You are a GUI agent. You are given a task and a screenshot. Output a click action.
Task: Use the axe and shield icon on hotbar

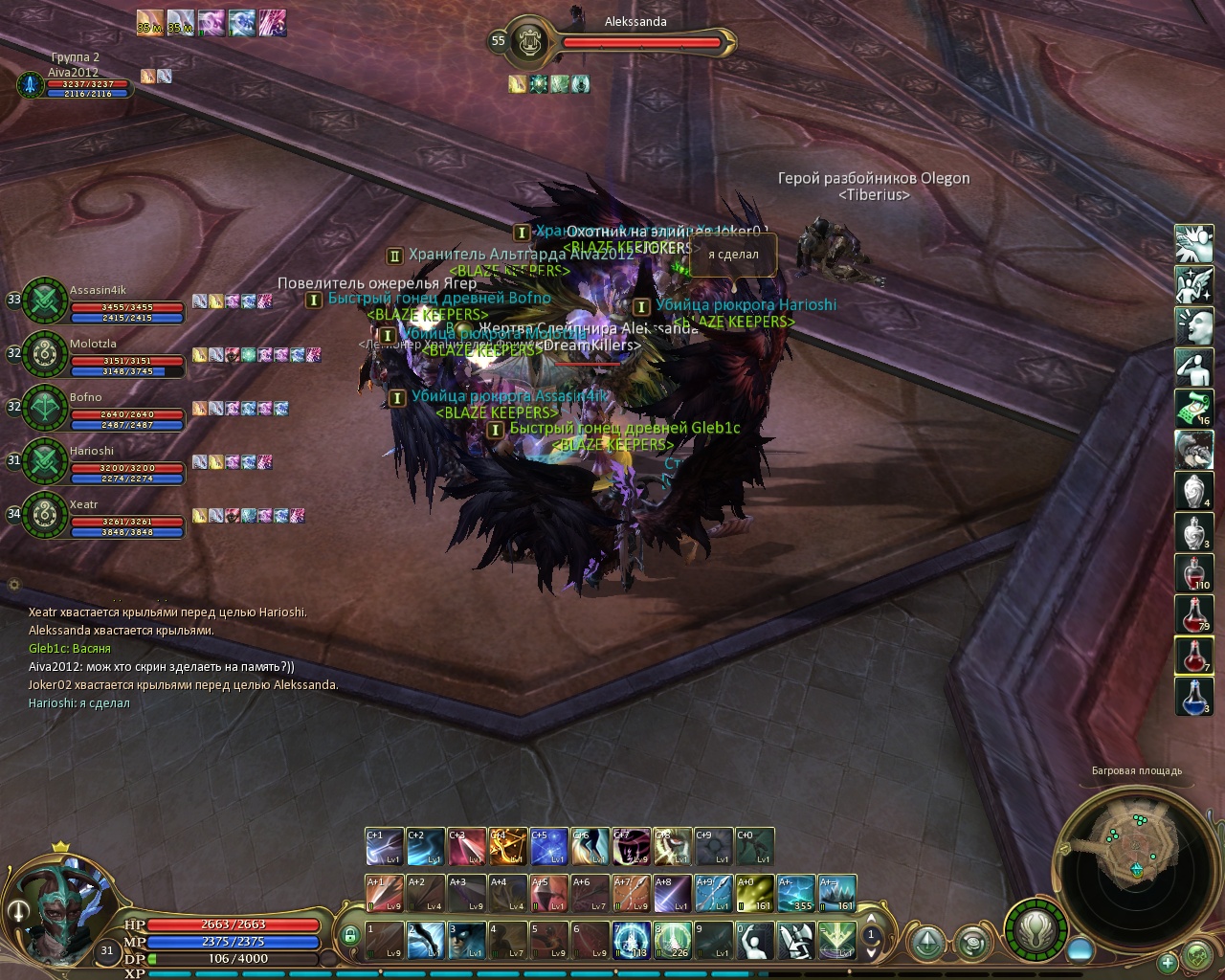coord(796,940)
